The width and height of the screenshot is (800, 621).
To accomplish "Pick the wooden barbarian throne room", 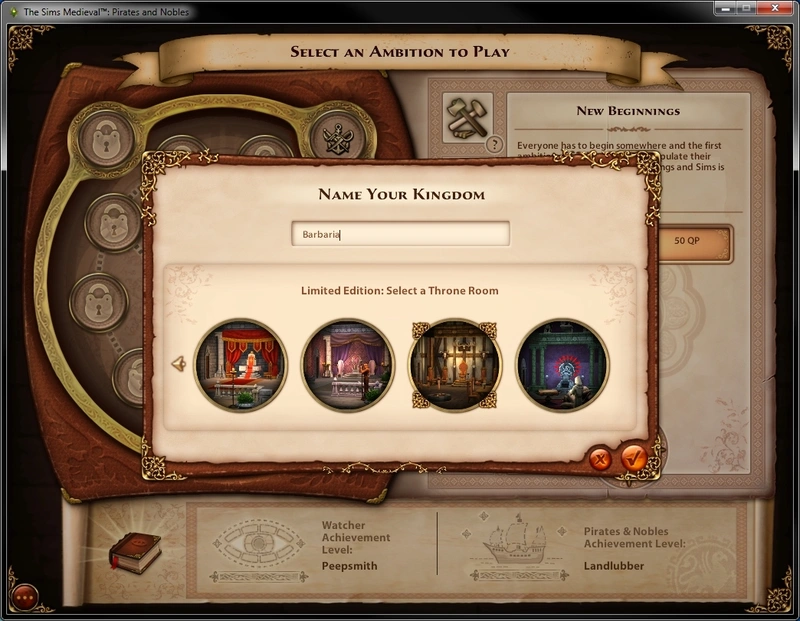I will click(x=455, y=365).
